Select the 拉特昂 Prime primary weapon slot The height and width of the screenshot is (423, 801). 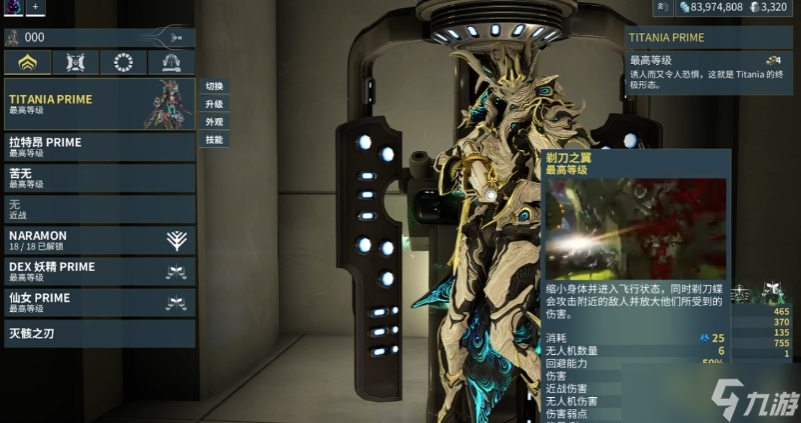(100, 147)
